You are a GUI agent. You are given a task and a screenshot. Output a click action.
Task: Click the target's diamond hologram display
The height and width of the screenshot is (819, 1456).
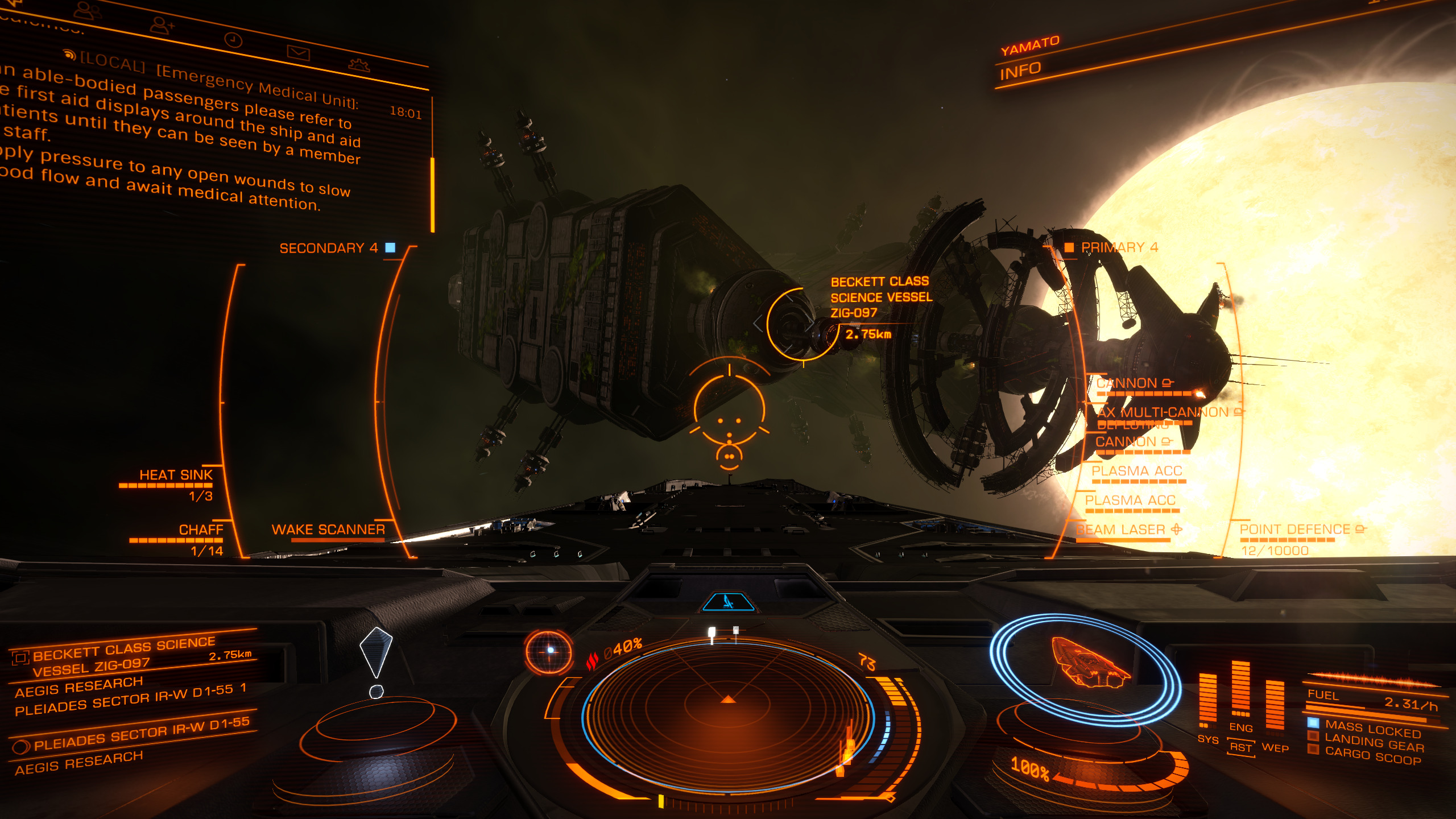376,654
